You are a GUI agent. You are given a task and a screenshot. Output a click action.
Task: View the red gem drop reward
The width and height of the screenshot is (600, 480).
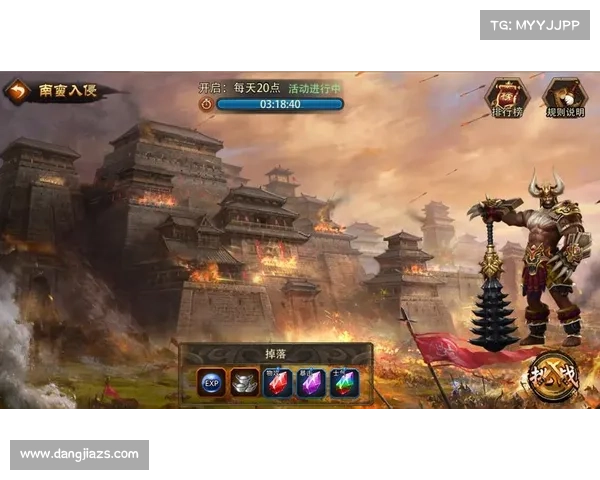277,383
